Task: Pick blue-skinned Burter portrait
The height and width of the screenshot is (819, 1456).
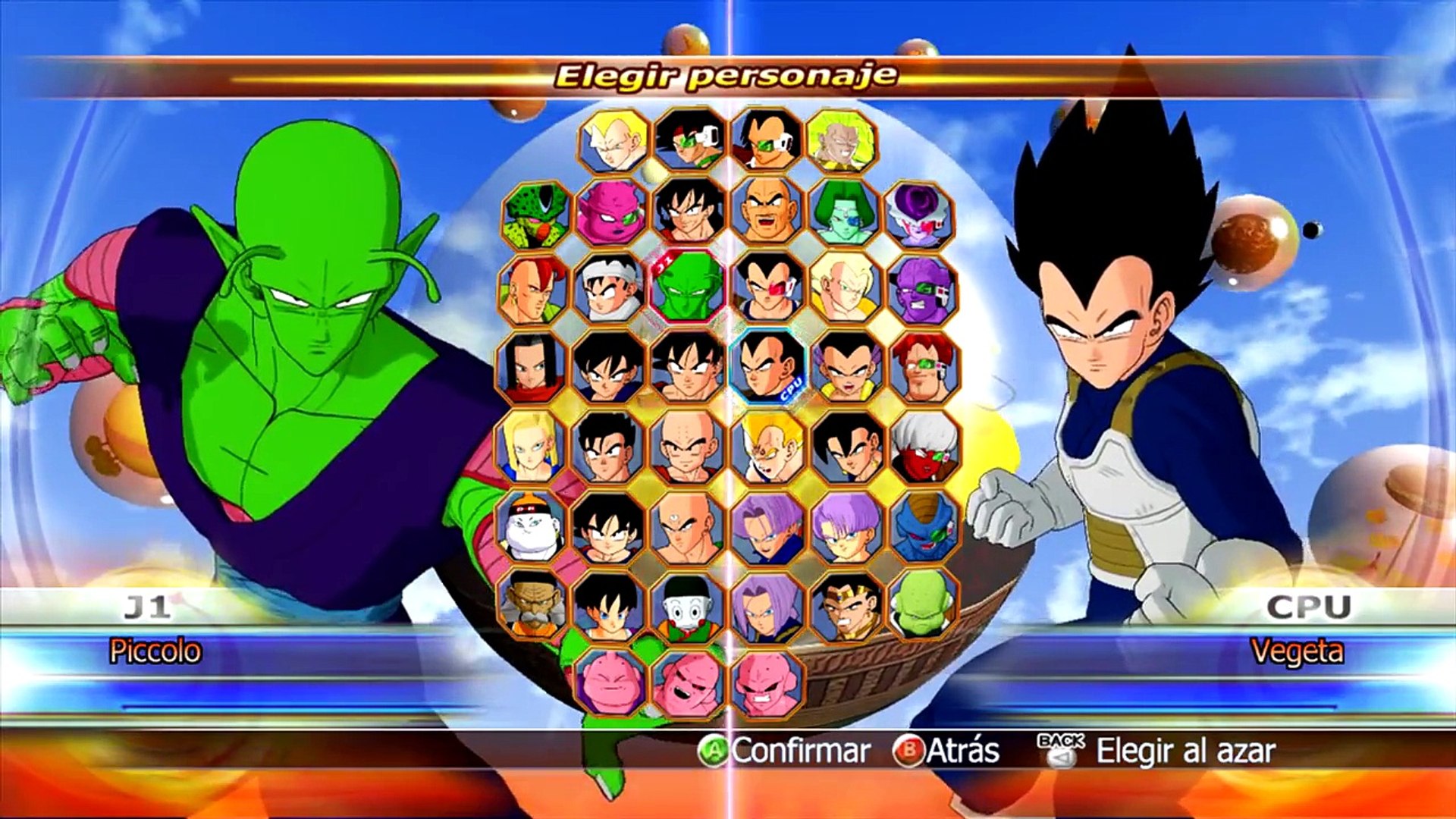Action: pos(923,526)
